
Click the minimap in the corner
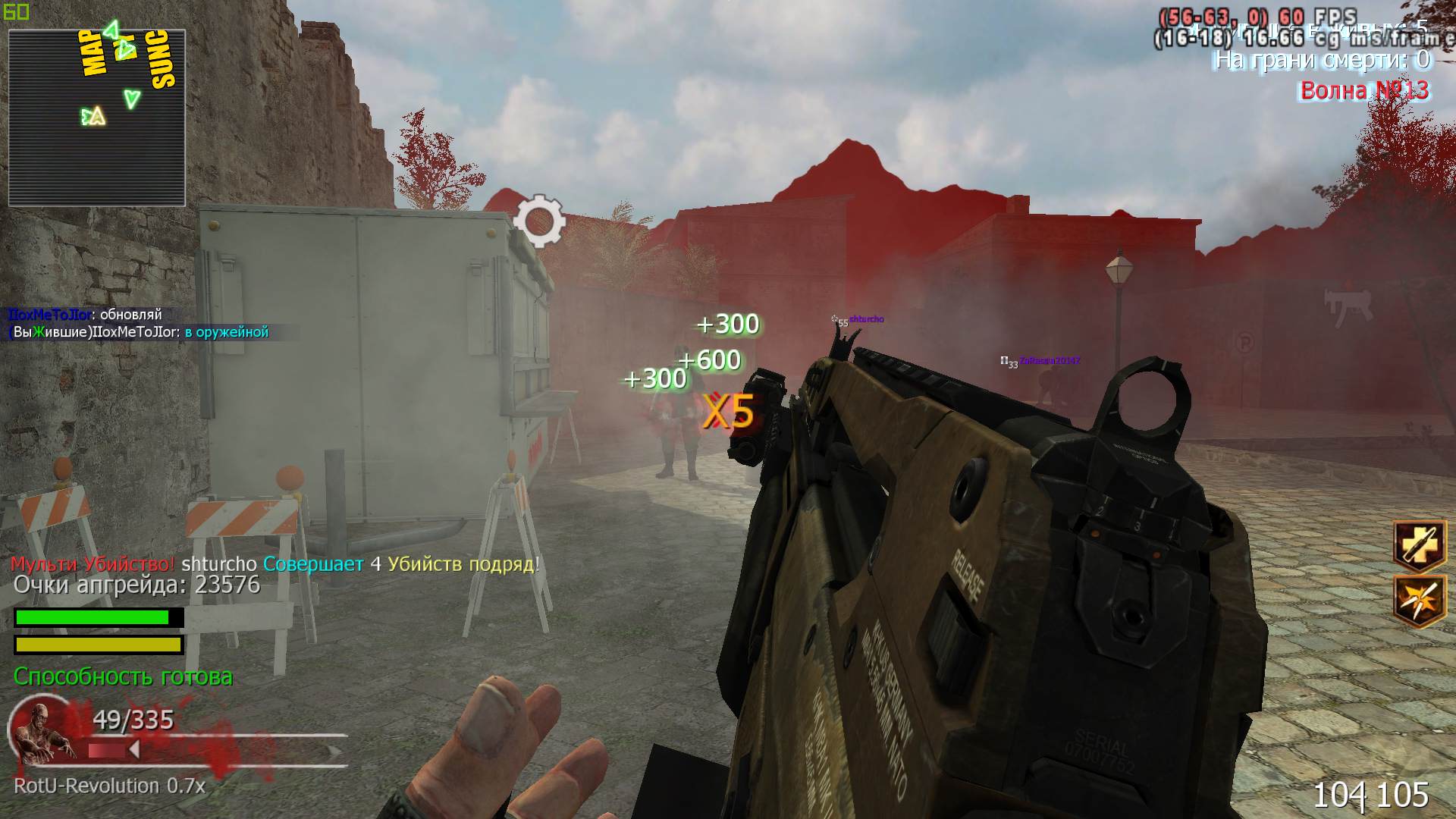click(x=96, y=118)
